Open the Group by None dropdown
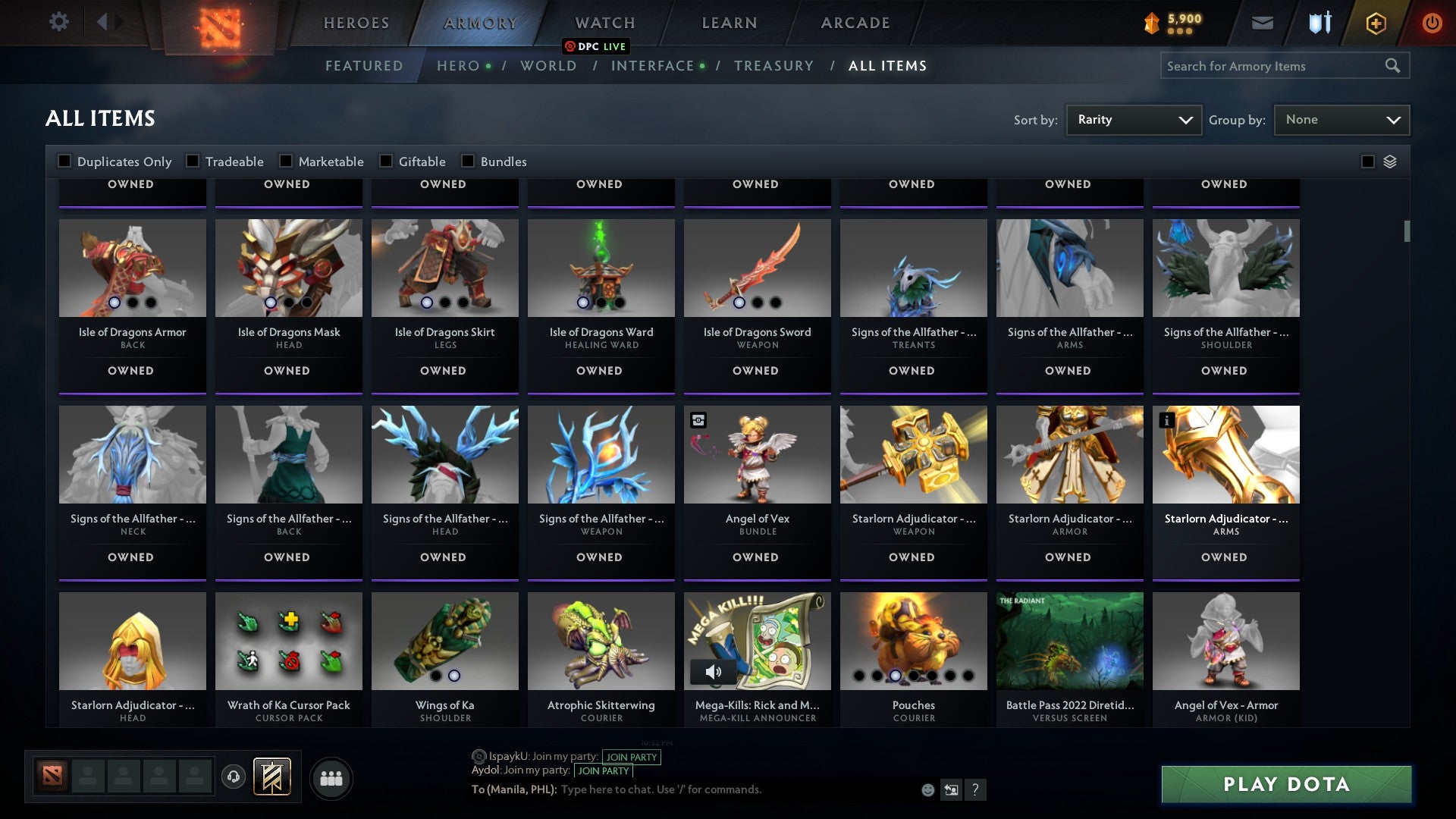Image resolution: width=1456 pixels, height=819 pixels. [1341, 119]
